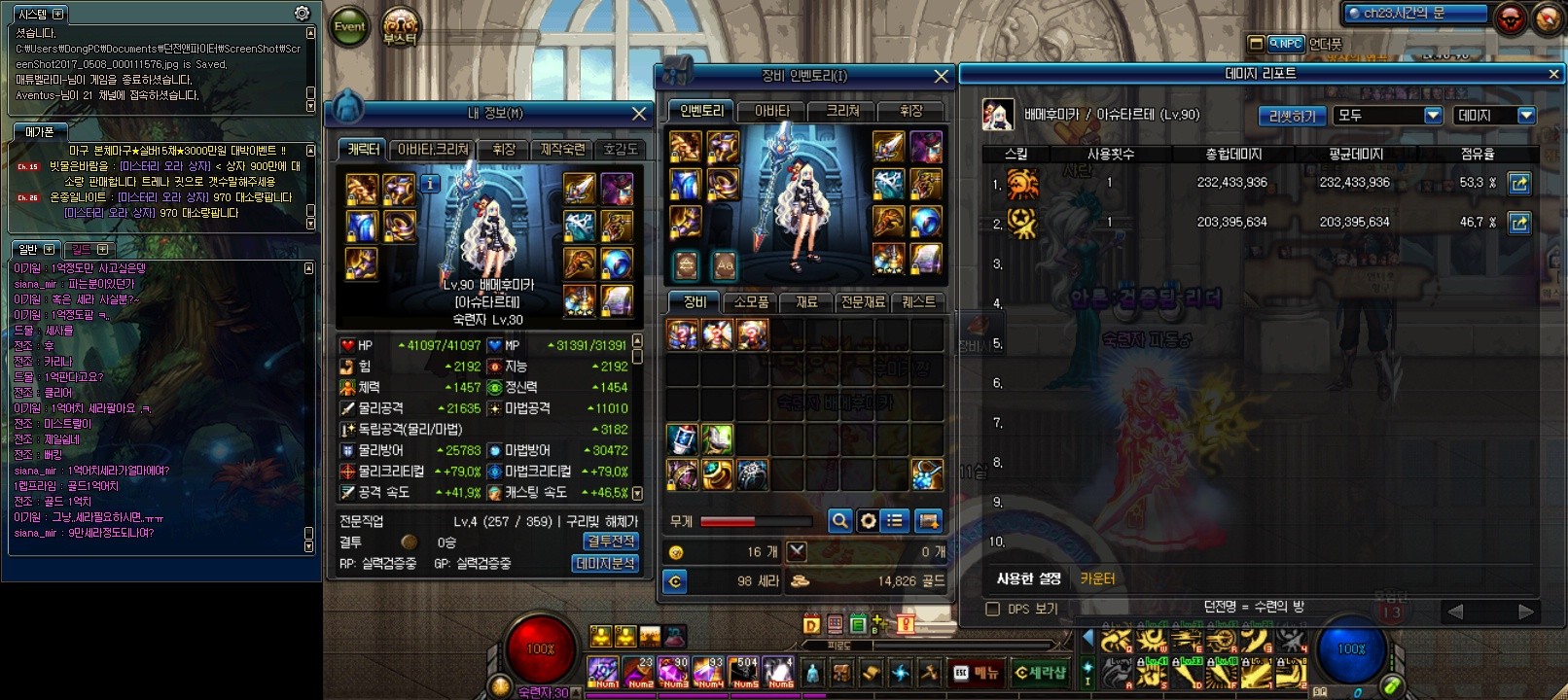The image size is (1568, 700).
Task: Click the 리셋하기 reset button
Action: [1292, 116]
